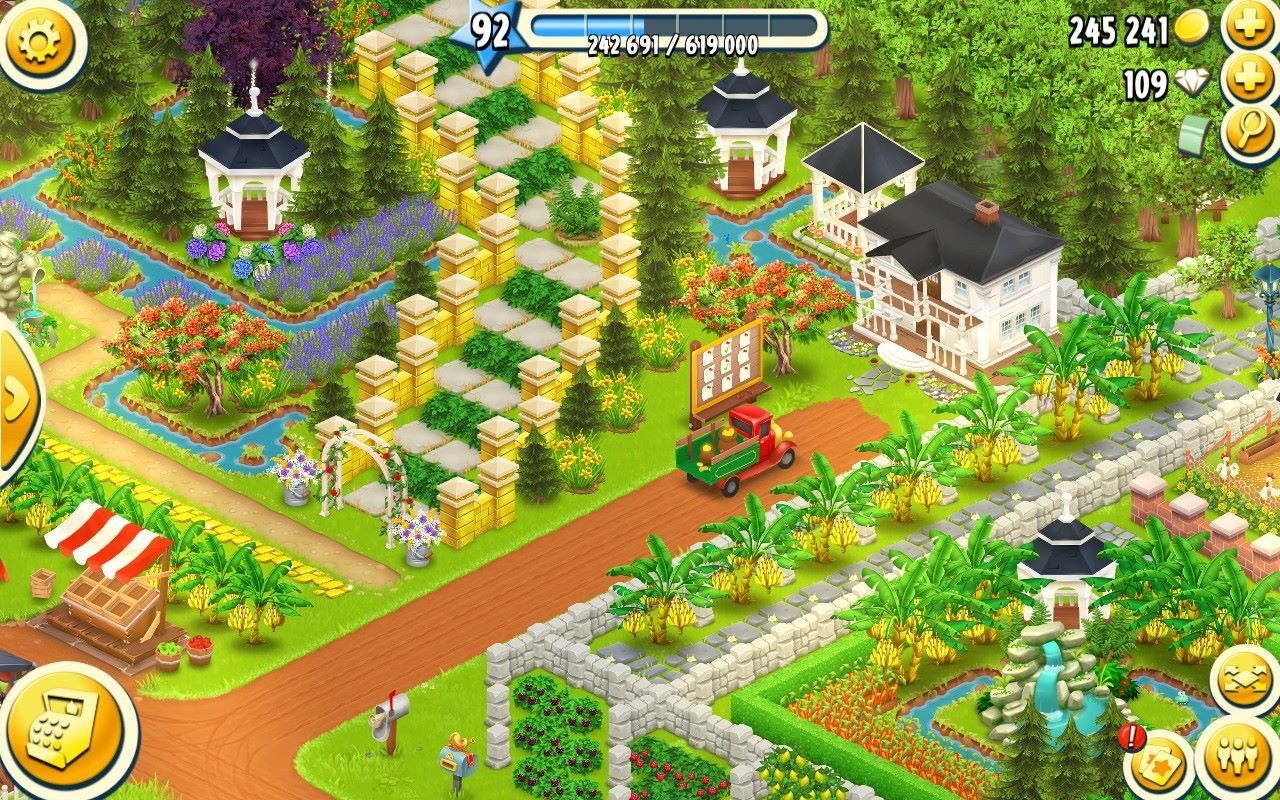Image resolution: width=1280 pixels, height=800 pixels.
Task: Enter farm edit mode with map-tiles button
Action: click(x=1245, y=682)
